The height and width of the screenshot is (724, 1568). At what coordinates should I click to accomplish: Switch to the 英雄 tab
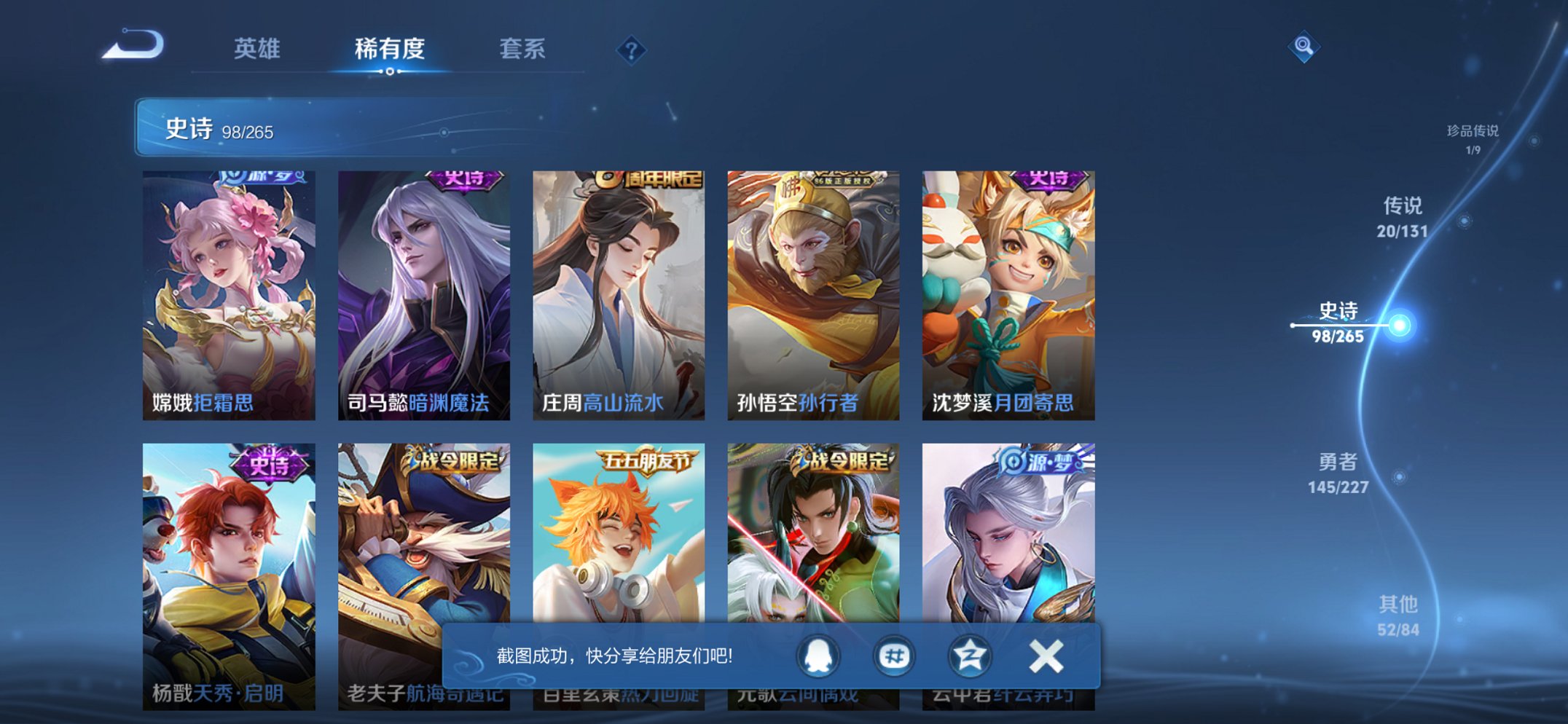(x=257, y=50)
